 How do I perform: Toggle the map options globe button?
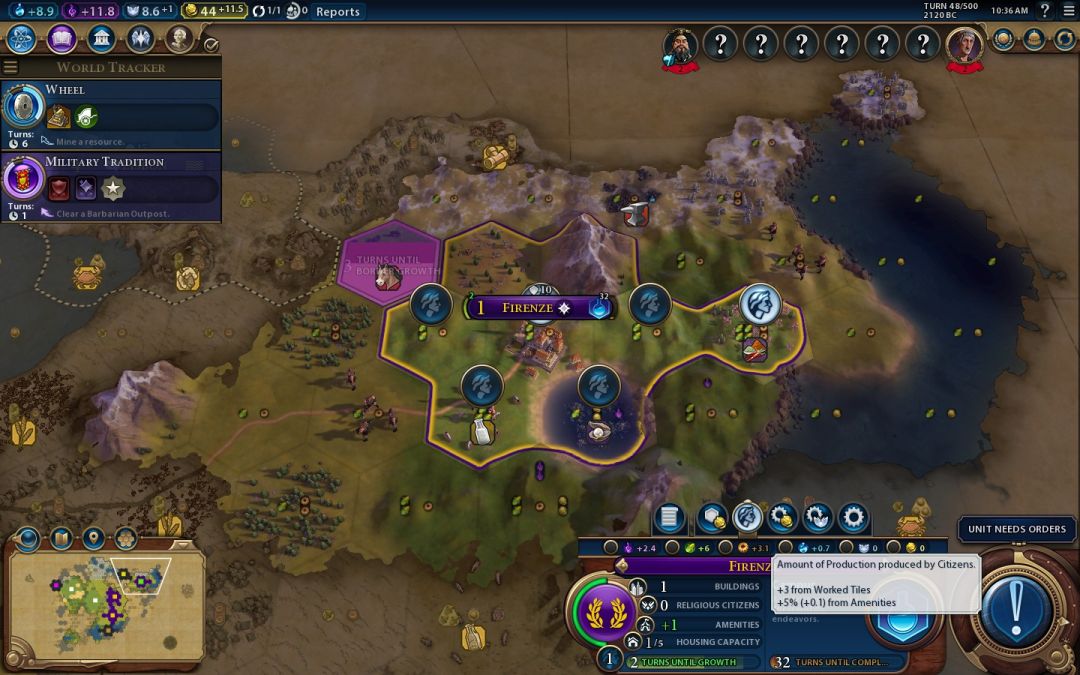[x=27, y=539]
